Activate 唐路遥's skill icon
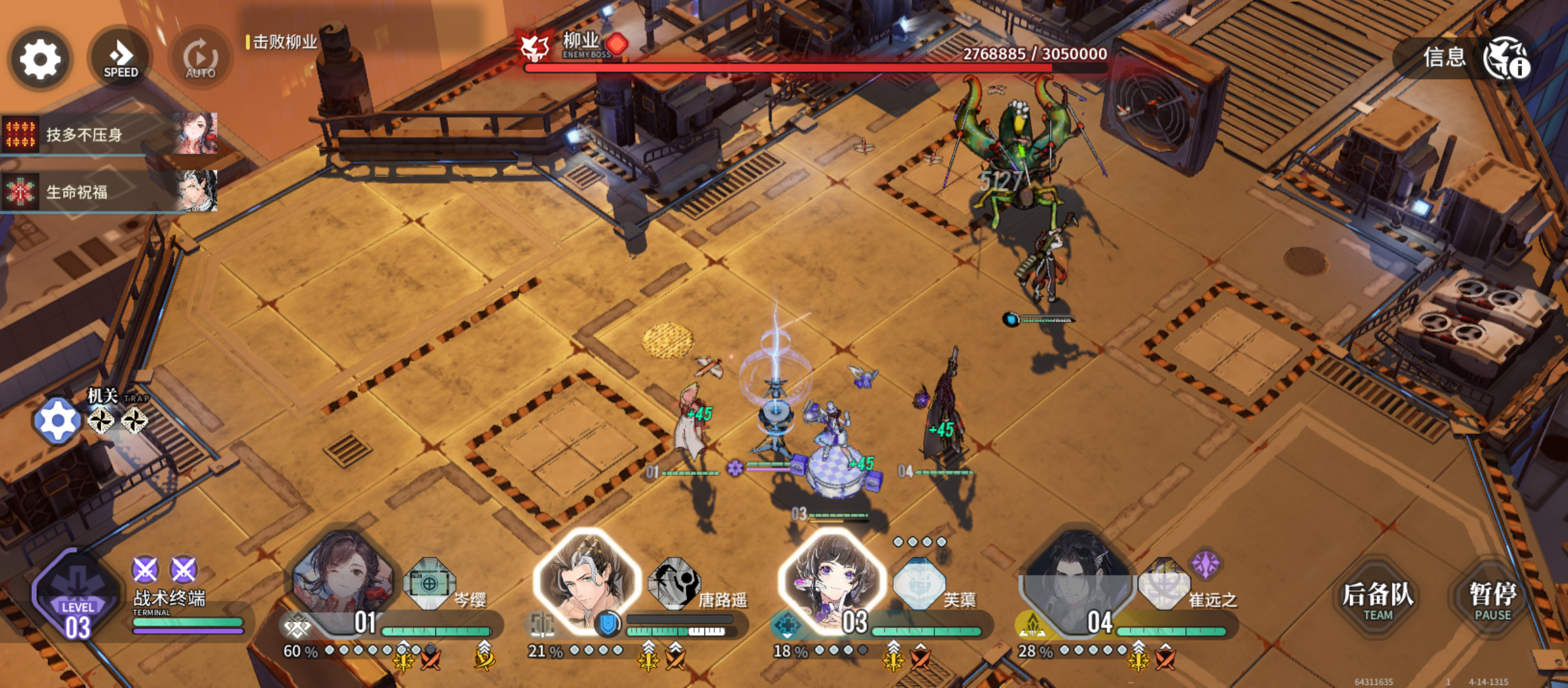 (674, 583)
